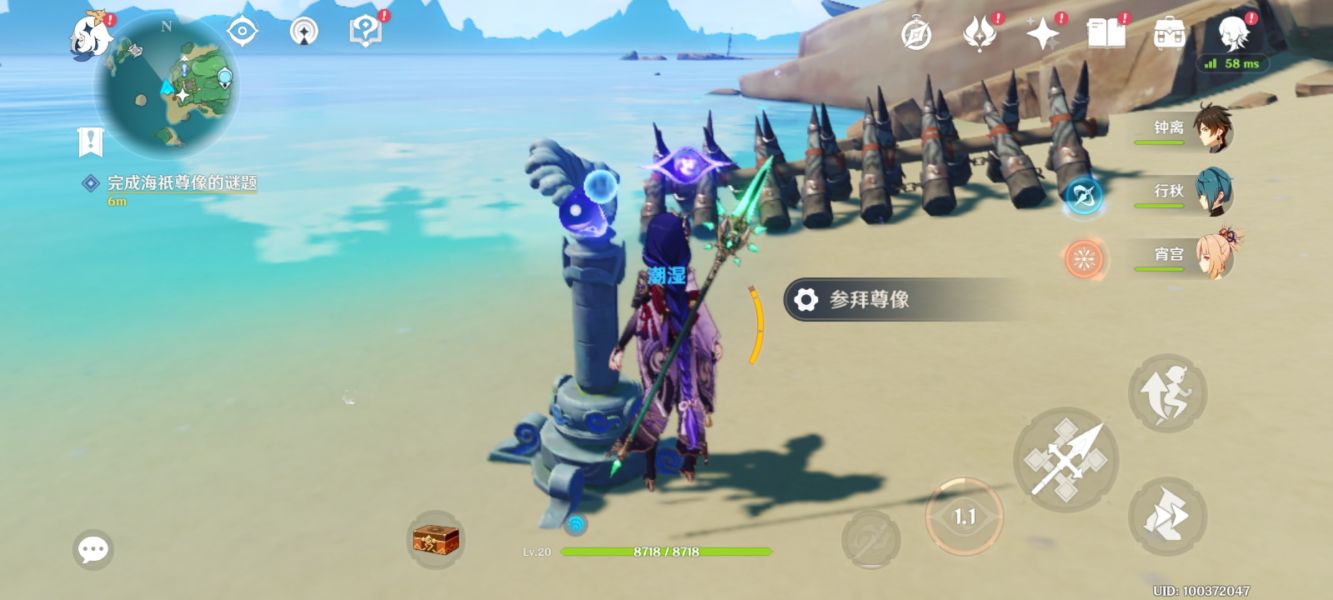Viewport: 1333px width, 600px height.
Task: Use the treasure chest gadget
Action: tap(436, 540)
